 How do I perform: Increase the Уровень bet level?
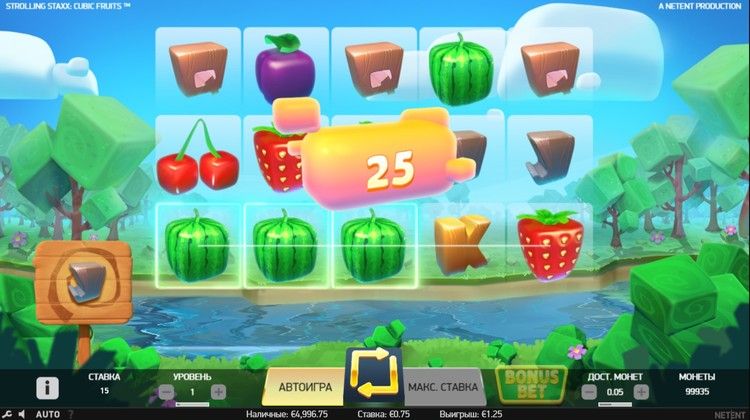tap(218, 392)
